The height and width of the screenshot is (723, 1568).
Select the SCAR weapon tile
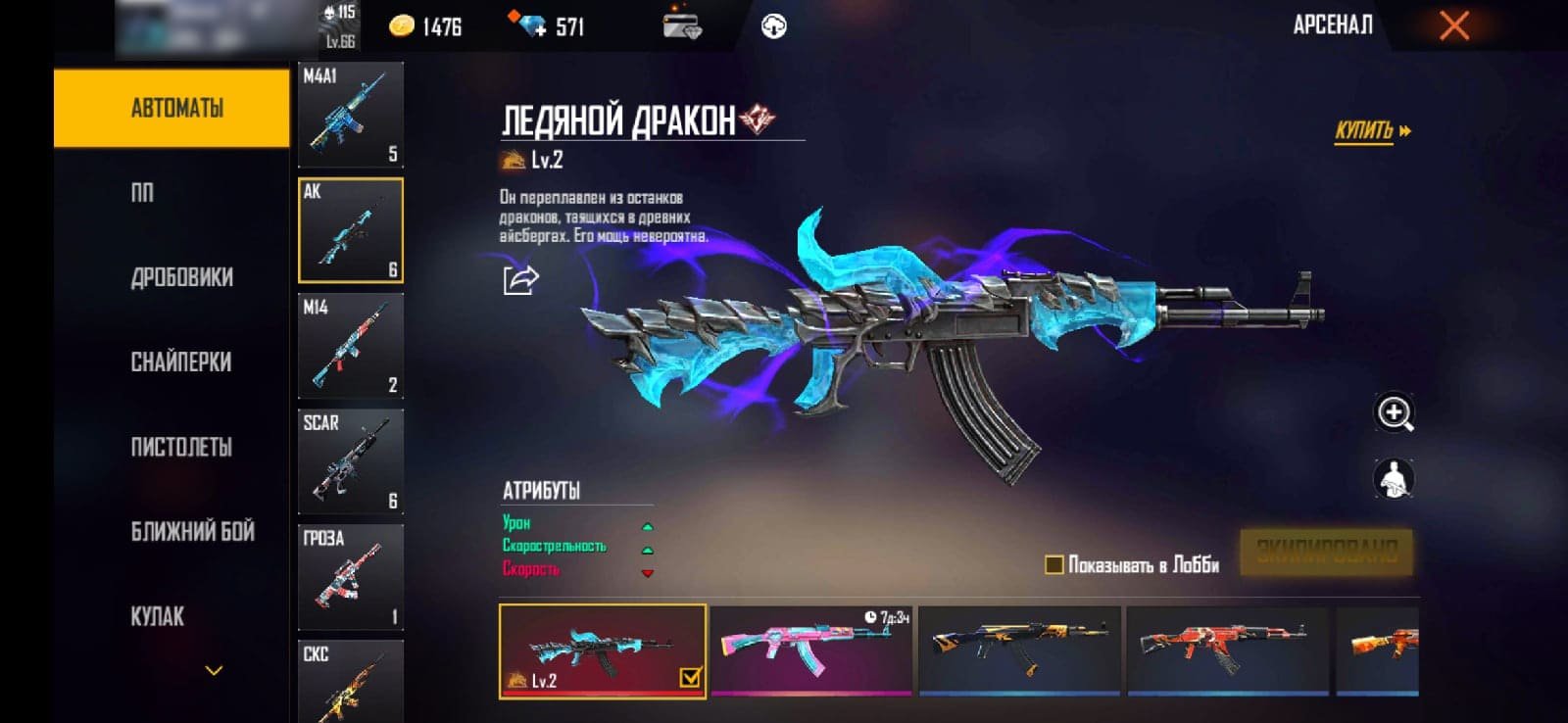pos(350,461)
